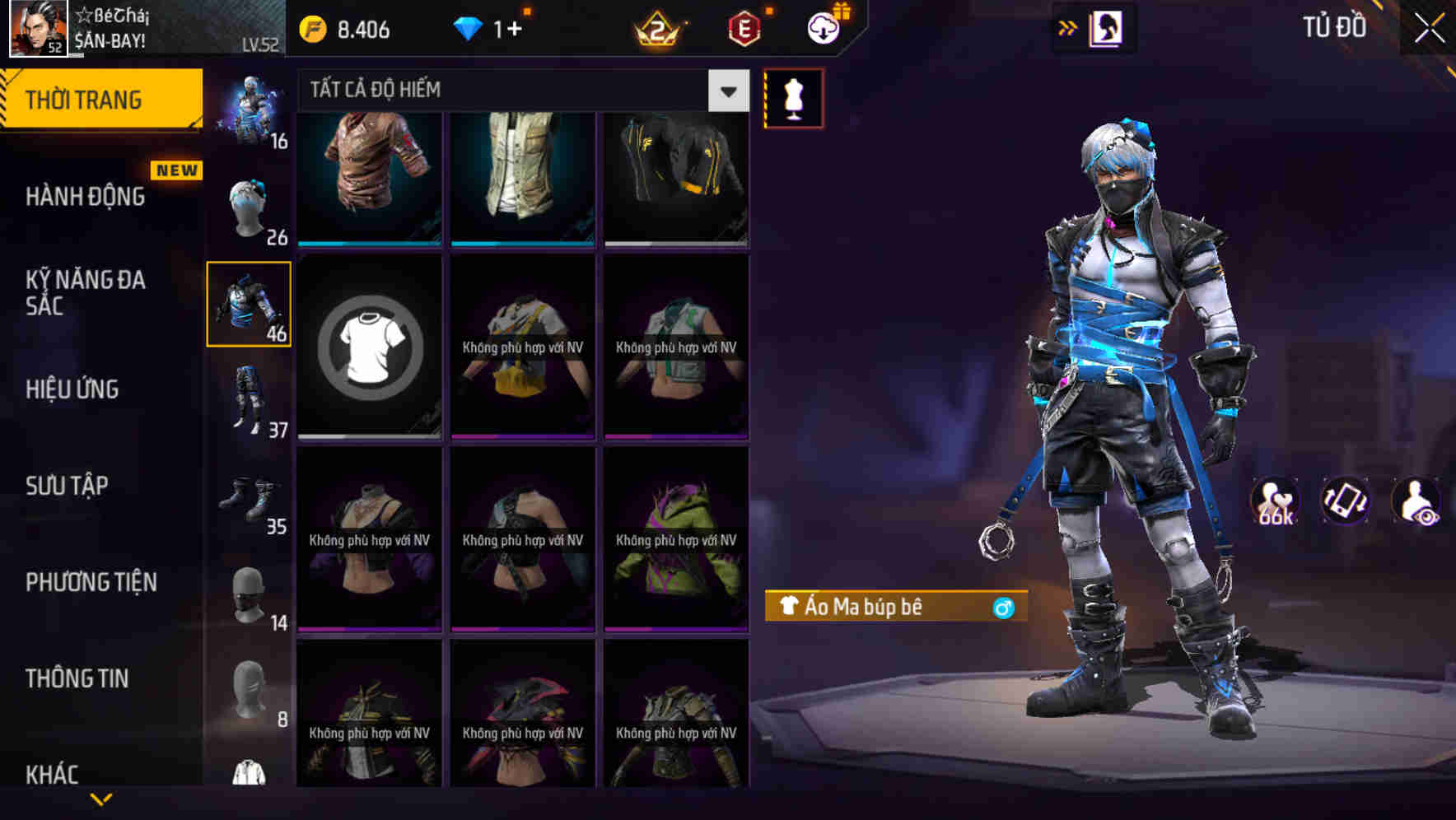Open the HIỆU ỨNG section
Image resolution: width=1456 pixels, height=820 pixels.
74,389
